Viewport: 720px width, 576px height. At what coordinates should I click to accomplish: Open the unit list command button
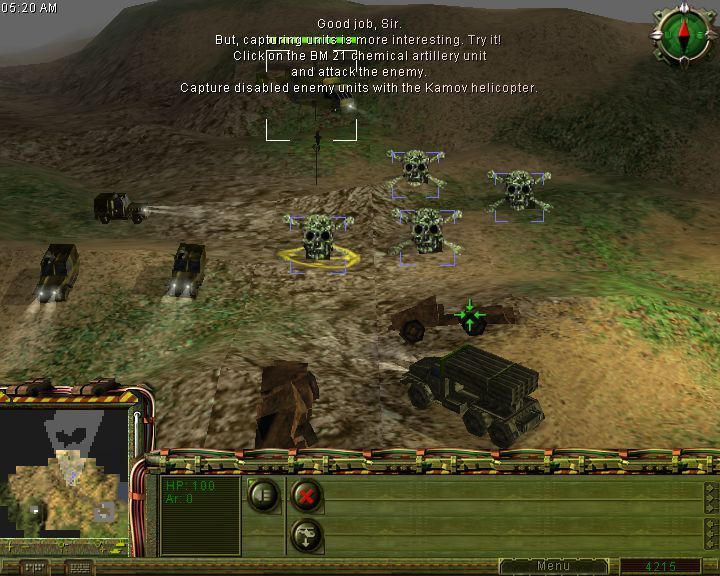[x=264, y=494]
